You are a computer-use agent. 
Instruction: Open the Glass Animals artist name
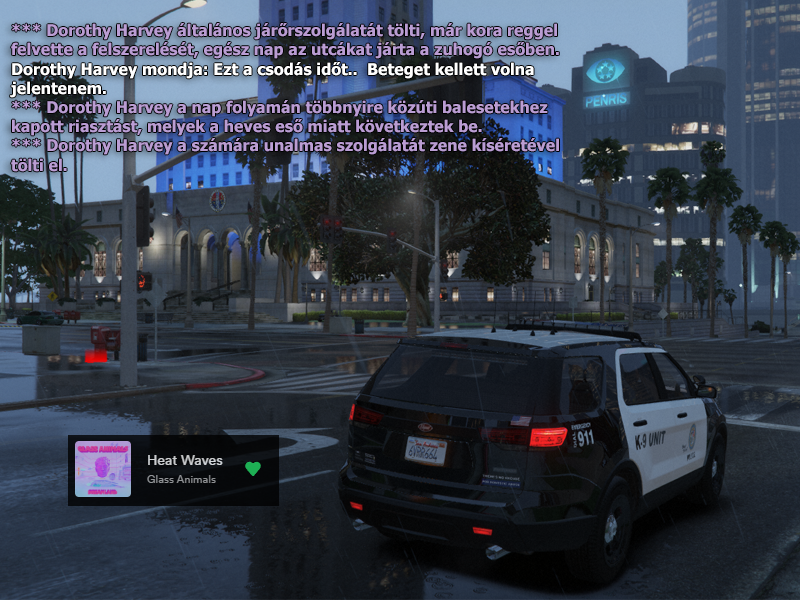coord(181,479)
